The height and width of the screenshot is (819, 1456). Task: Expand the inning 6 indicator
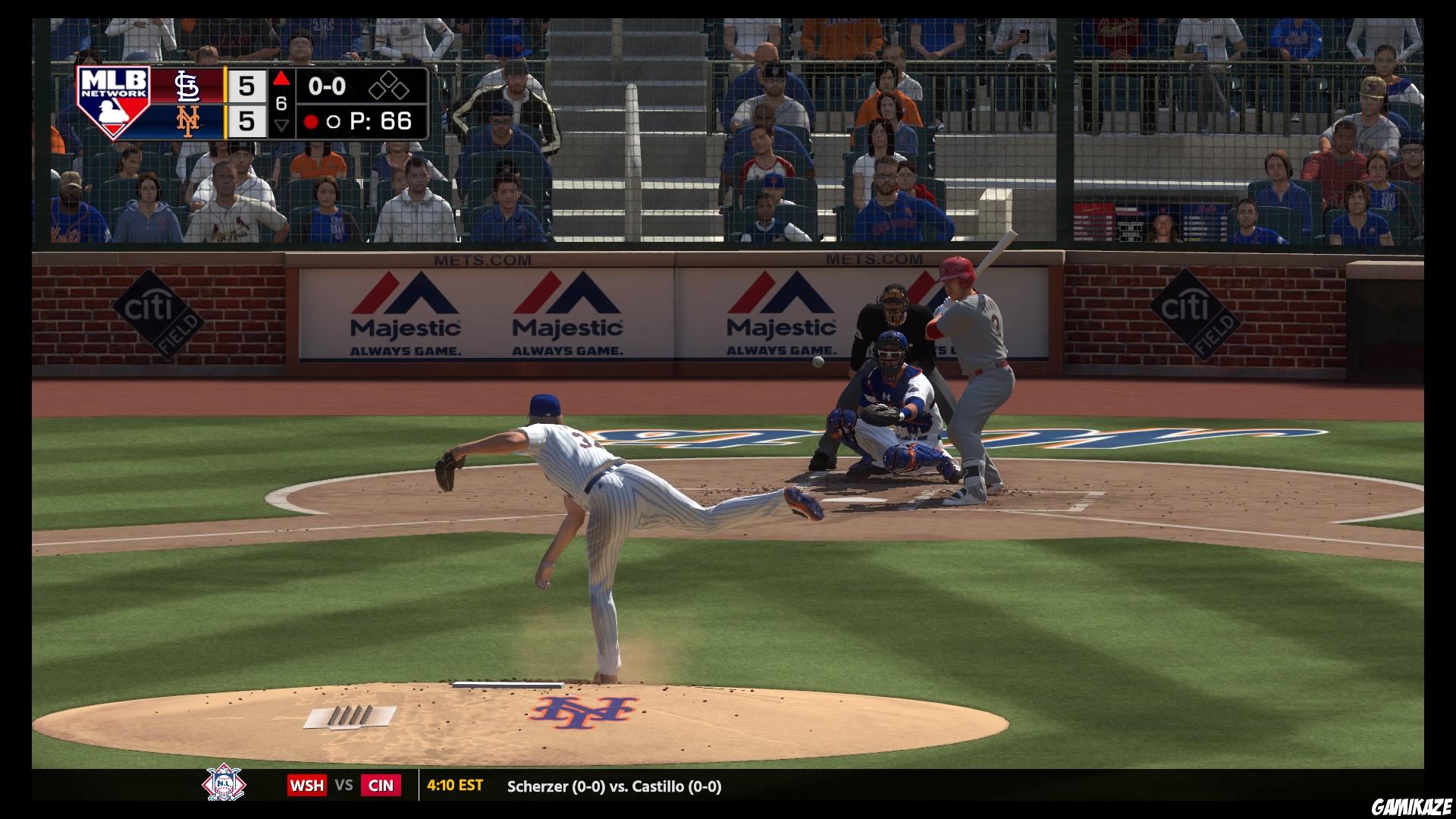click(281, 103)
